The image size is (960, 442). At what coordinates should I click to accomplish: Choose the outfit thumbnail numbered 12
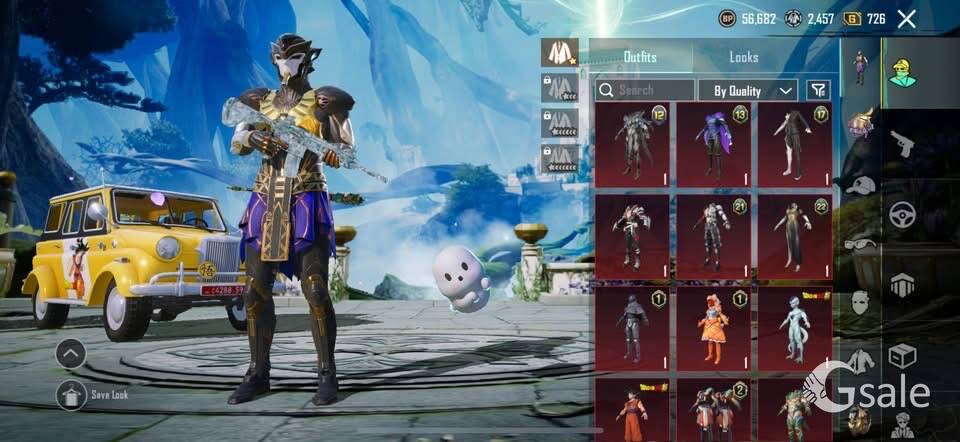point(632,144)
